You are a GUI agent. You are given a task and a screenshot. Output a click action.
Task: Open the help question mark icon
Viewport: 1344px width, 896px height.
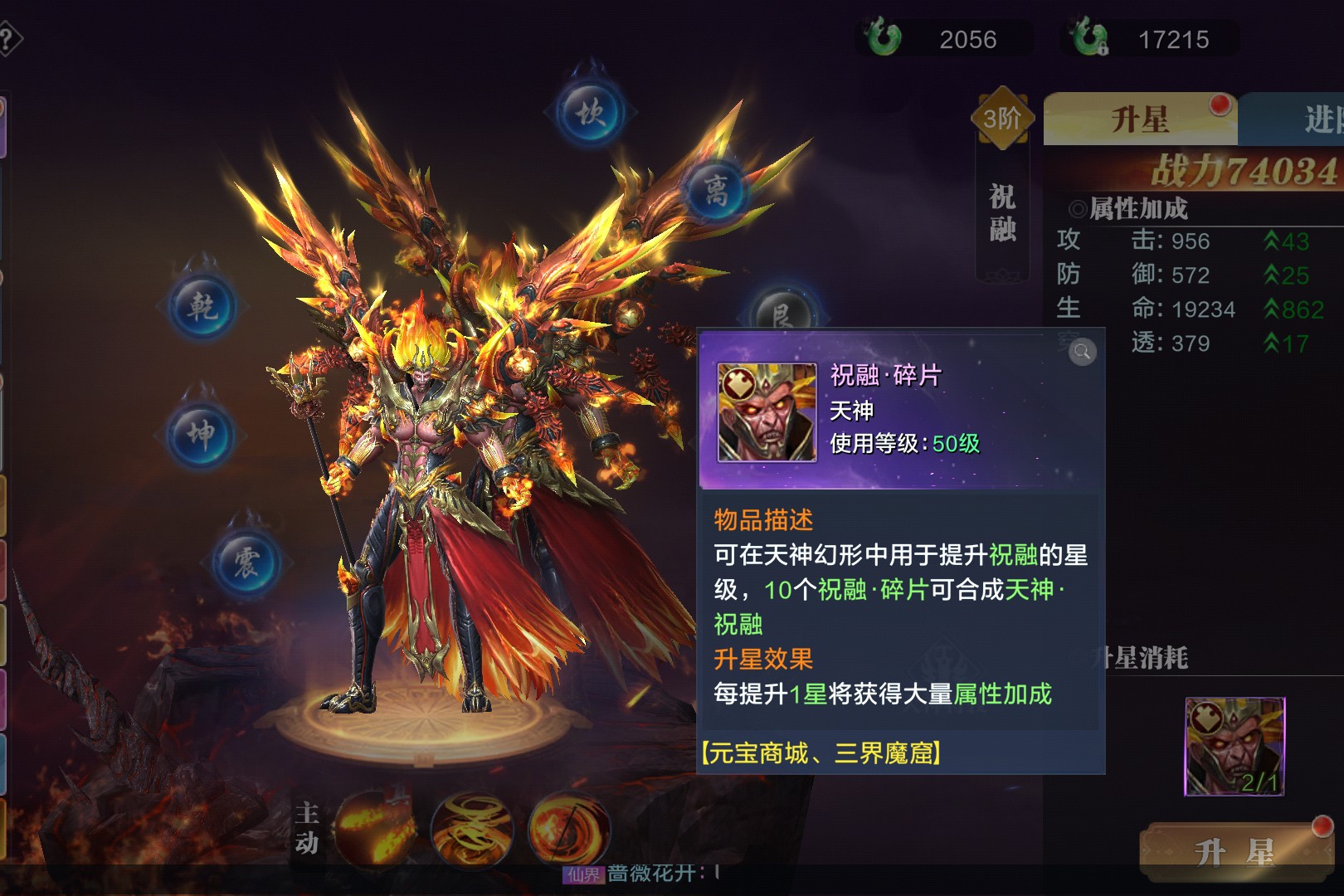(8, 39)
